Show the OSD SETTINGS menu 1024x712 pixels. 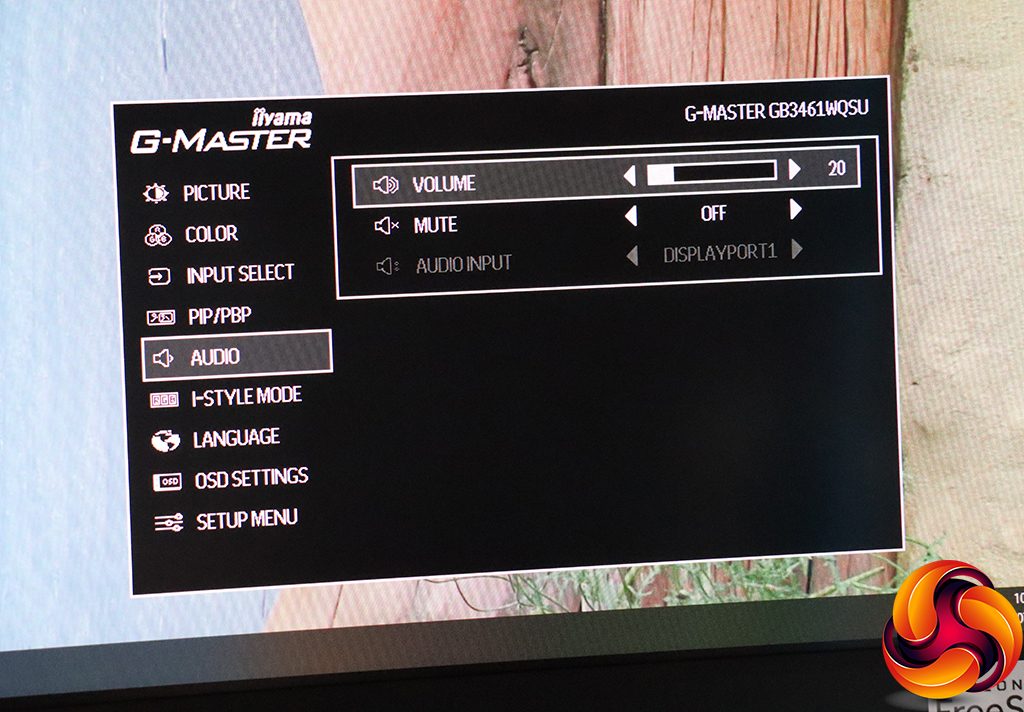click(250, 479)
